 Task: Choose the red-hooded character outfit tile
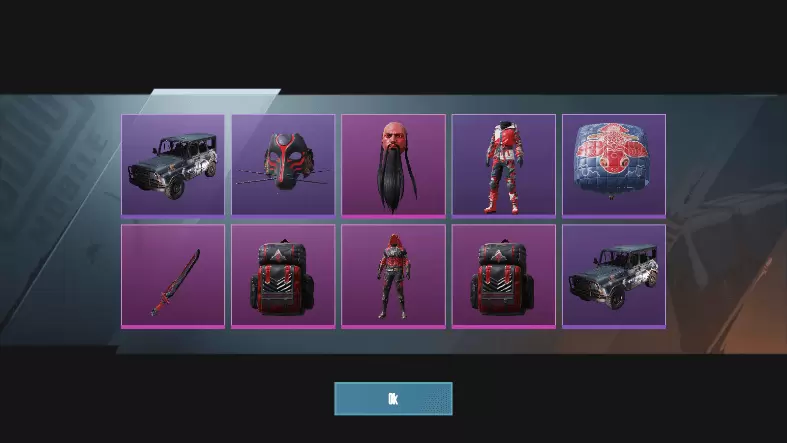pos(393,275)
